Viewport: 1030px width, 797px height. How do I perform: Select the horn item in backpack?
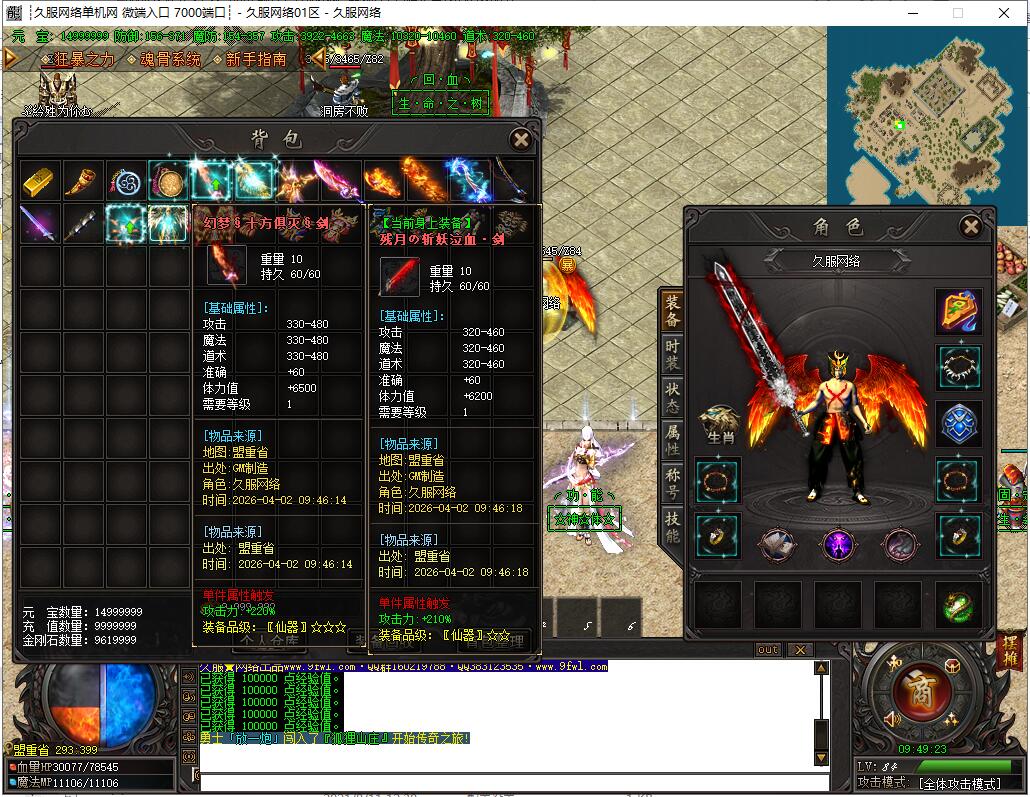point(83,180)
